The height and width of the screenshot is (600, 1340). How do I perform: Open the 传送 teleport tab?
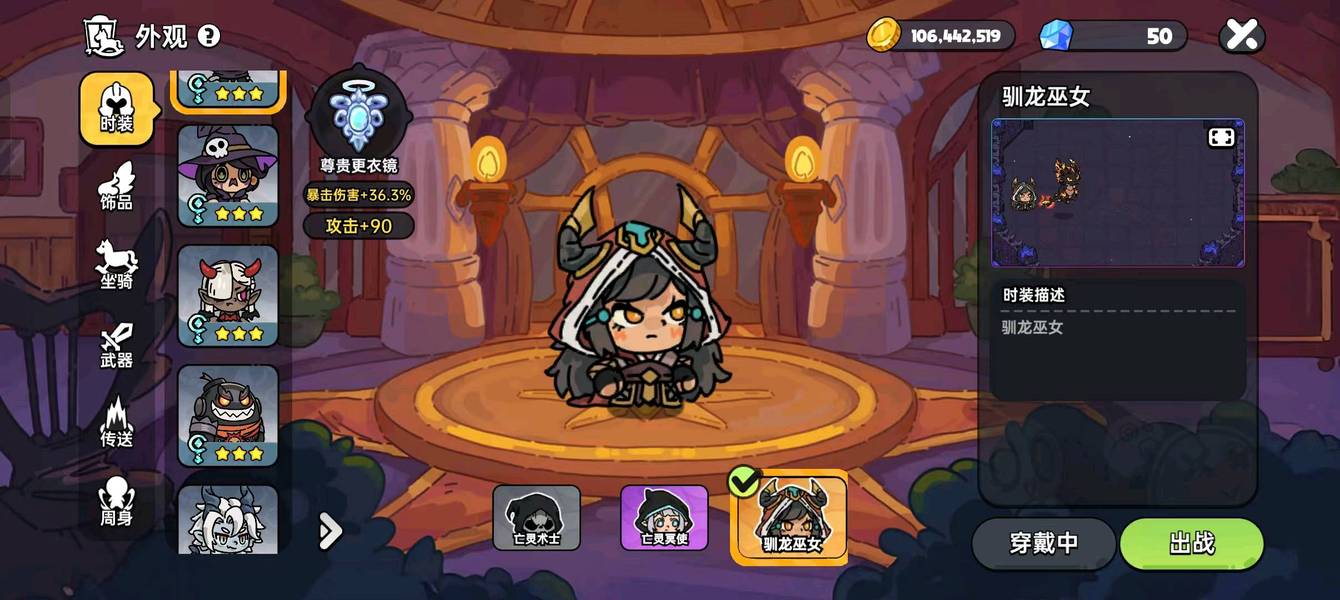117,423
